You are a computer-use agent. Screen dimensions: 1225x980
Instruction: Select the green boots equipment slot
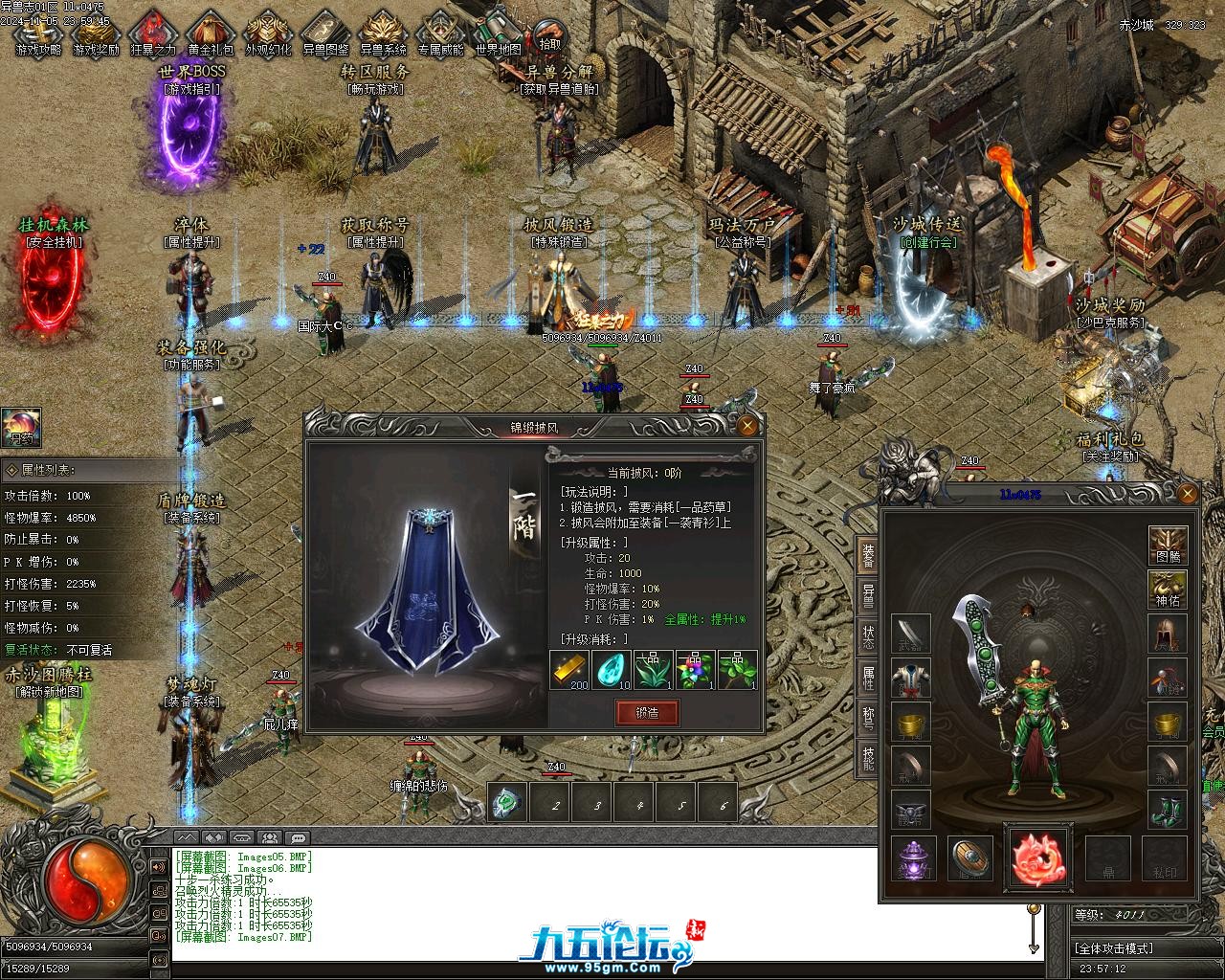[1168, 810]
